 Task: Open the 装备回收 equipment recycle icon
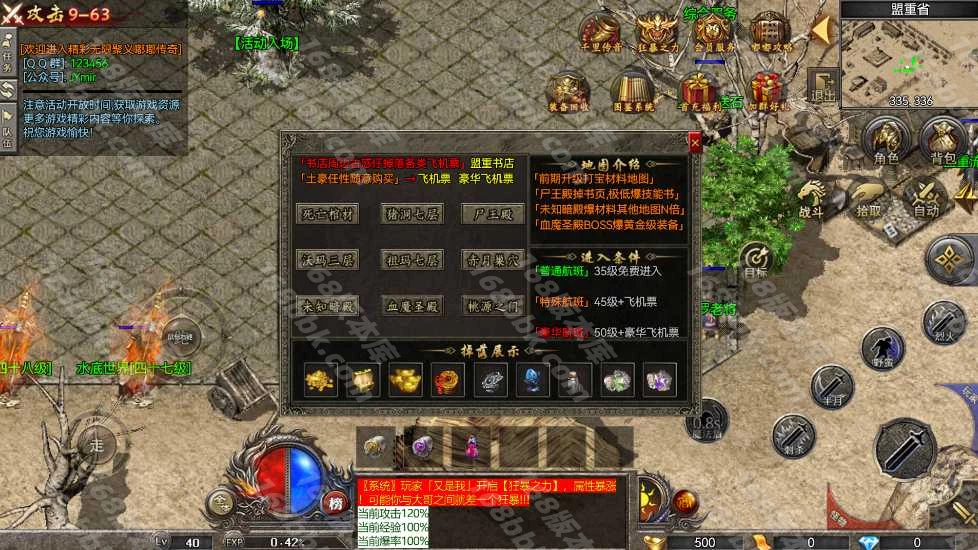click(569, 91)
